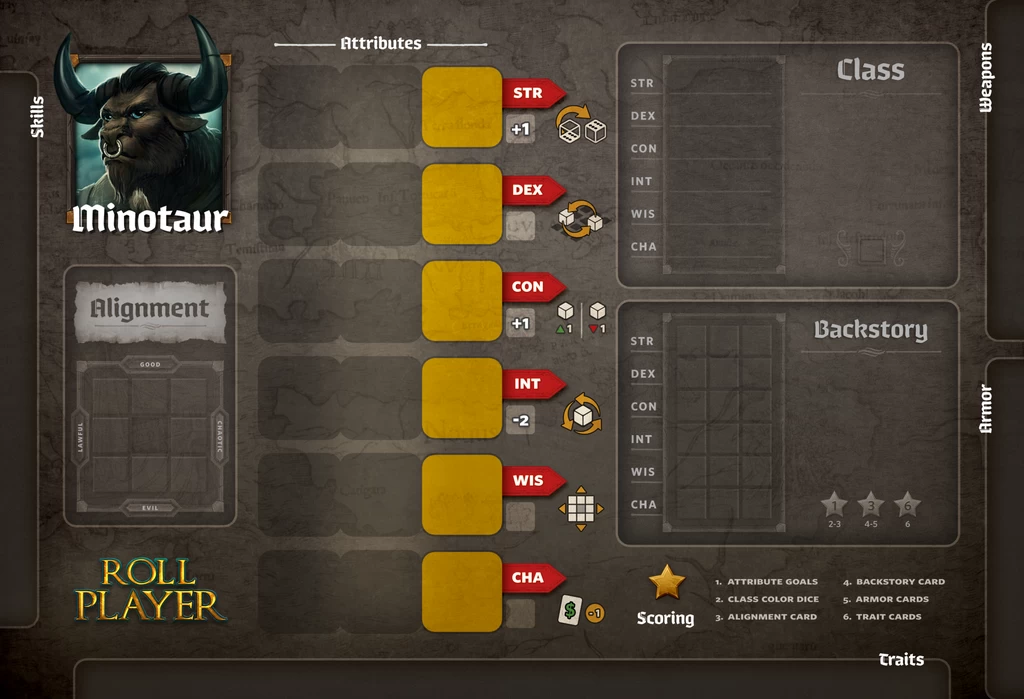
Task: Click the red CHA attribute tag
Action: click(530, 578)
